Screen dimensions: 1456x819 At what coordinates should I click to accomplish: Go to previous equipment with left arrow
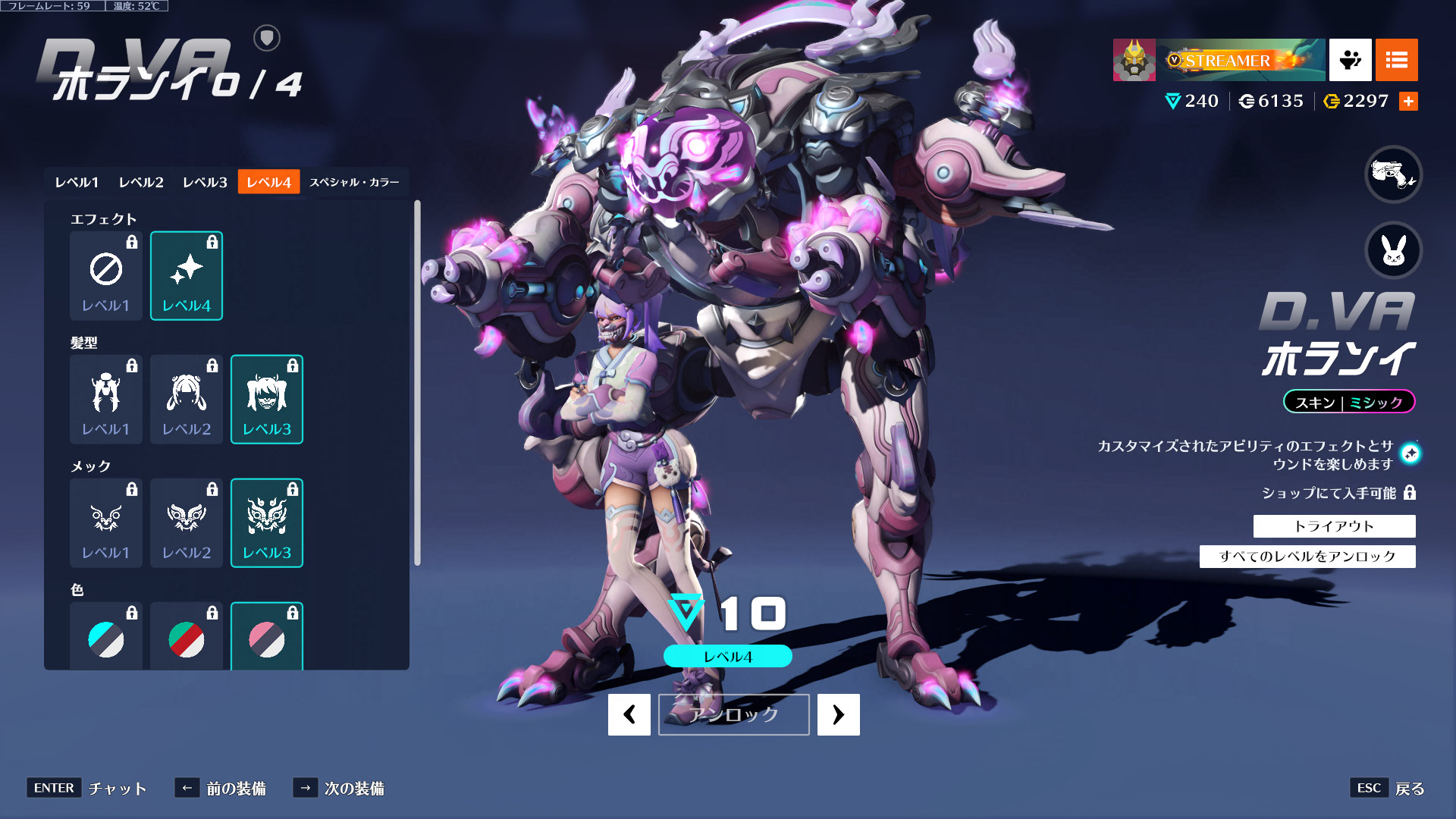click(x=629, y=714)
